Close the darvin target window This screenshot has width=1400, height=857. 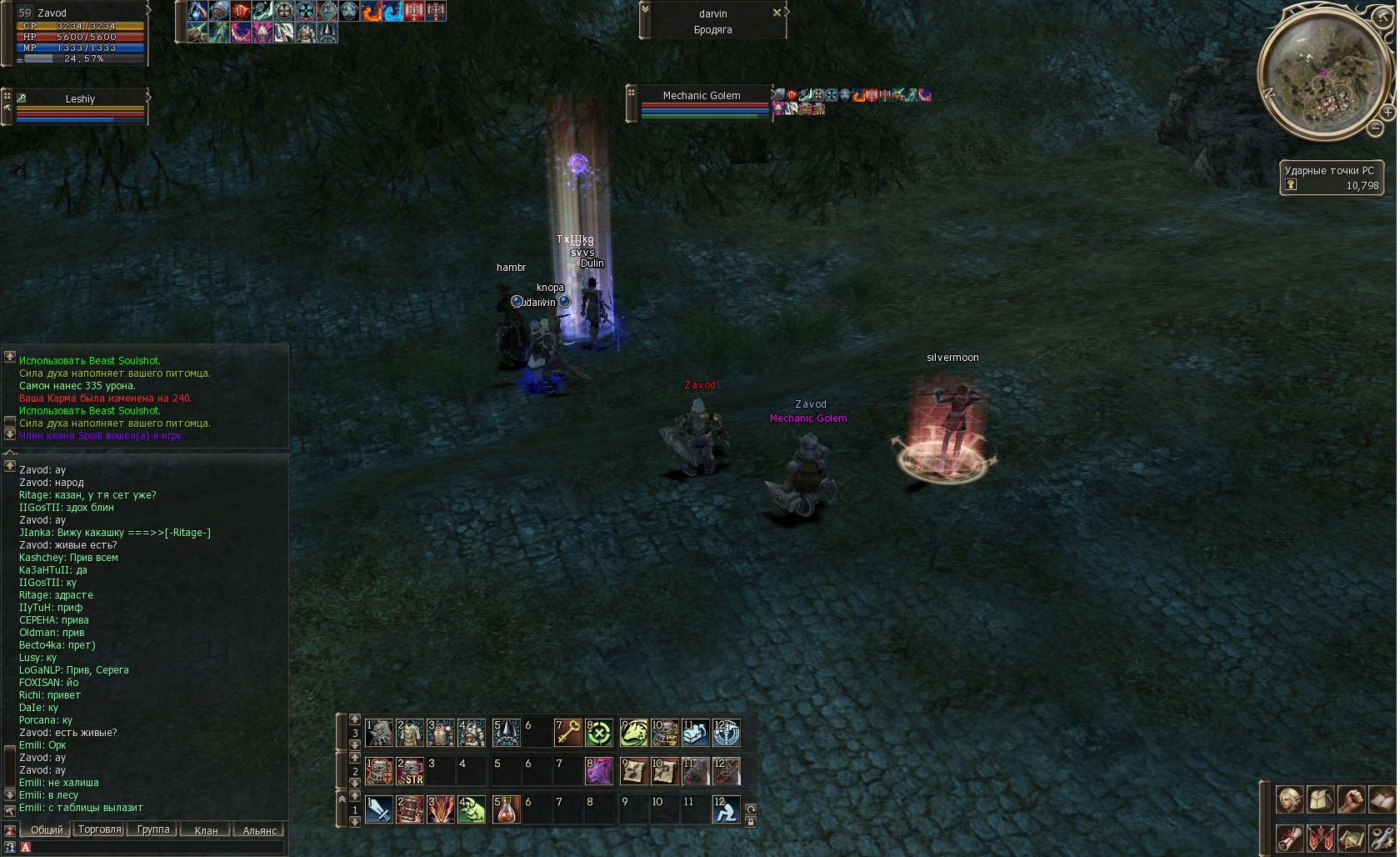click(x=777, y=13)
